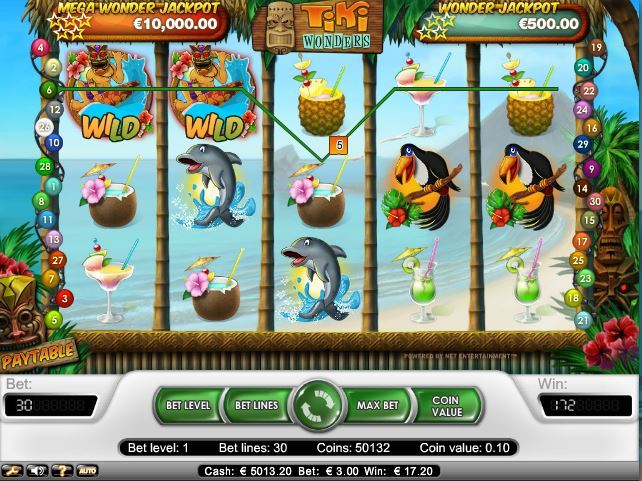Viewport: 642px width, 481px height.
Task: Select payline number 3 bubble
Action: click(65, 298)
